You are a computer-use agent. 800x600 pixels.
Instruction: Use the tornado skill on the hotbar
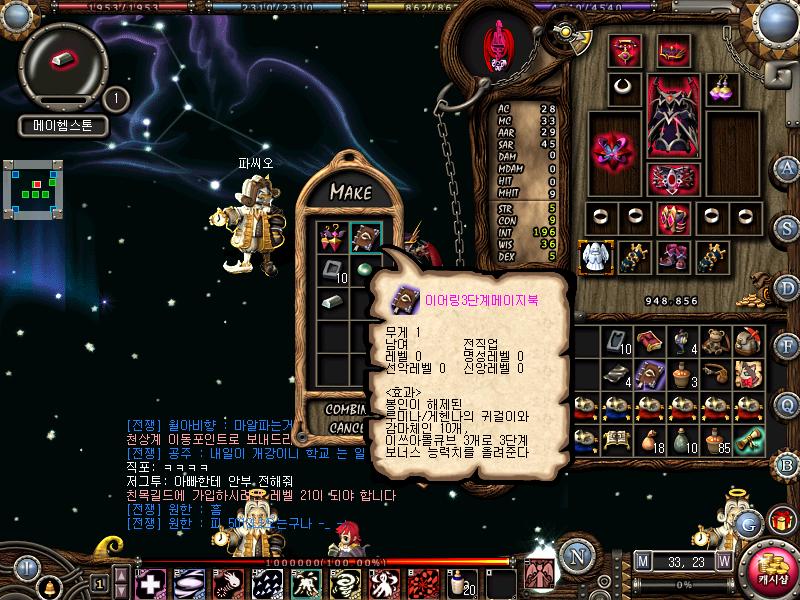pyautogui.click(x=343, y=582)
